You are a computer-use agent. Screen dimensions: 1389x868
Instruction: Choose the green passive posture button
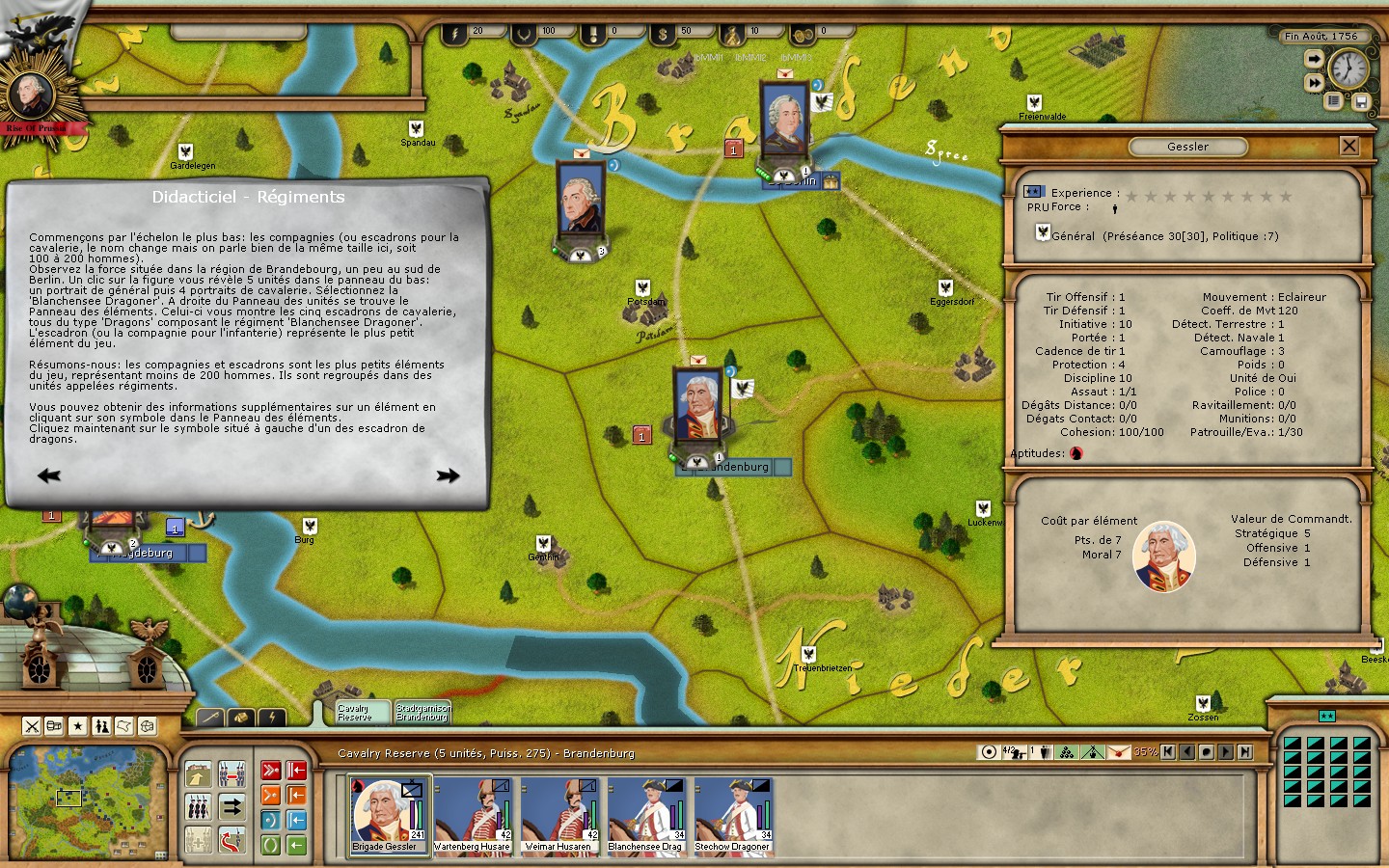coord(271,846)
